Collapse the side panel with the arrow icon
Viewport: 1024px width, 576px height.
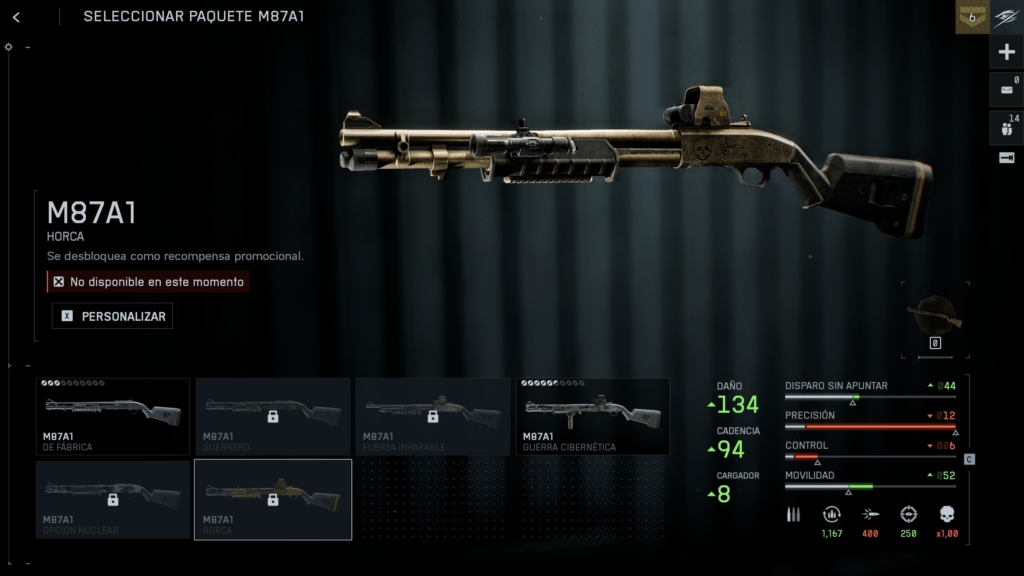click(1007, 158)
